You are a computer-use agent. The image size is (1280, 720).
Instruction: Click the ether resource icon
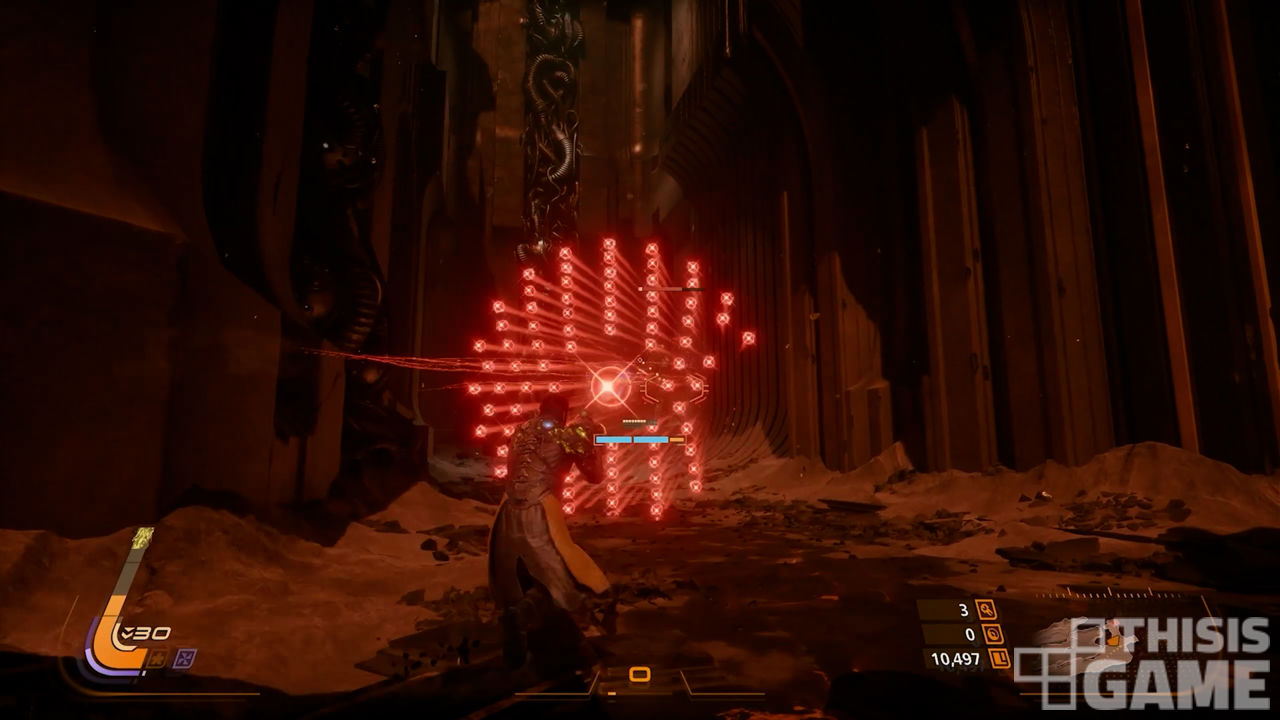click(994, 634)
